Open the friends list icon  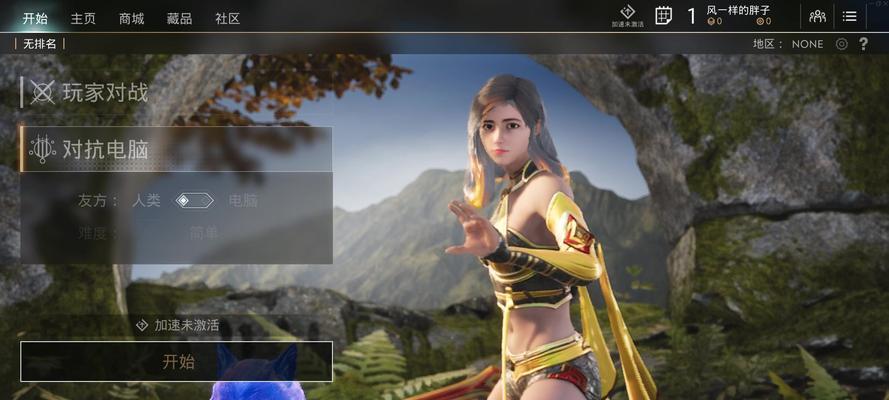[817, 16]
